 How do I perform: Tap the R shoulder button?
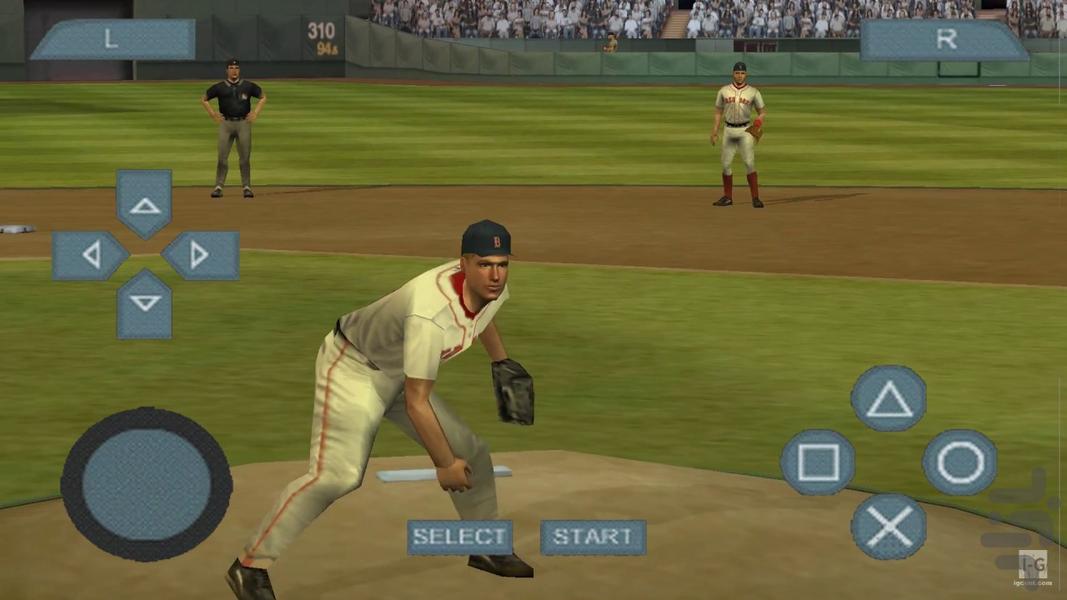pyautogui.click(x=945, y=40)
